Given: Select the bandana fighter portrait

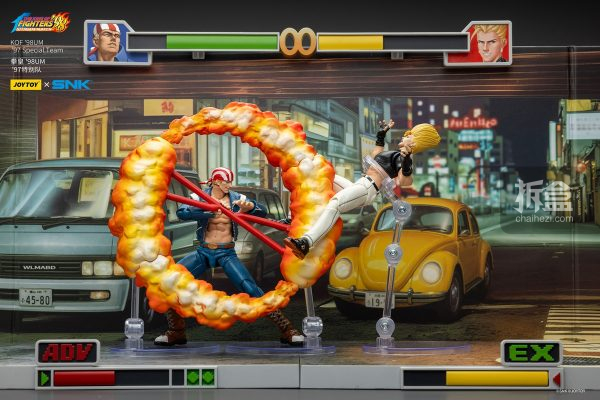Looking at the screenshot, I should pyautogui.click(x=106, y=42).
